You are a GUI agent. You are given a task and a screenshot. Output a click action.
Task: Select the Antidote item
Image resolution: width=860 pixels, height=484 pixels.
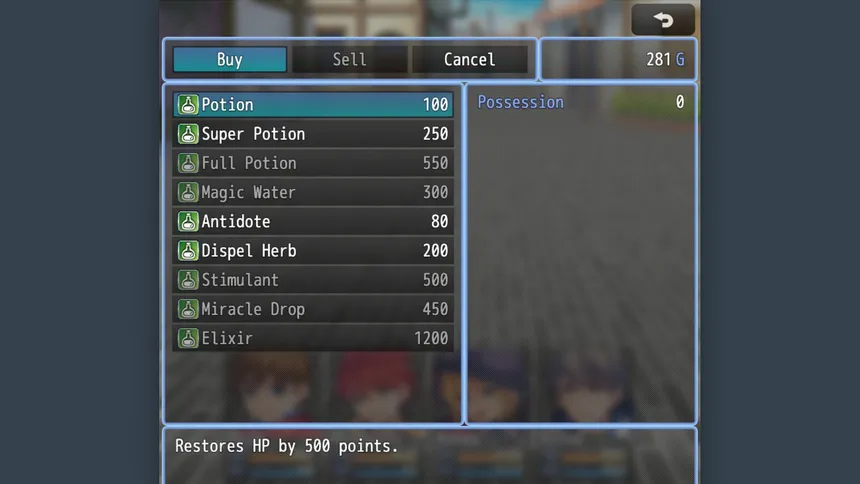[x=313, y=221]
